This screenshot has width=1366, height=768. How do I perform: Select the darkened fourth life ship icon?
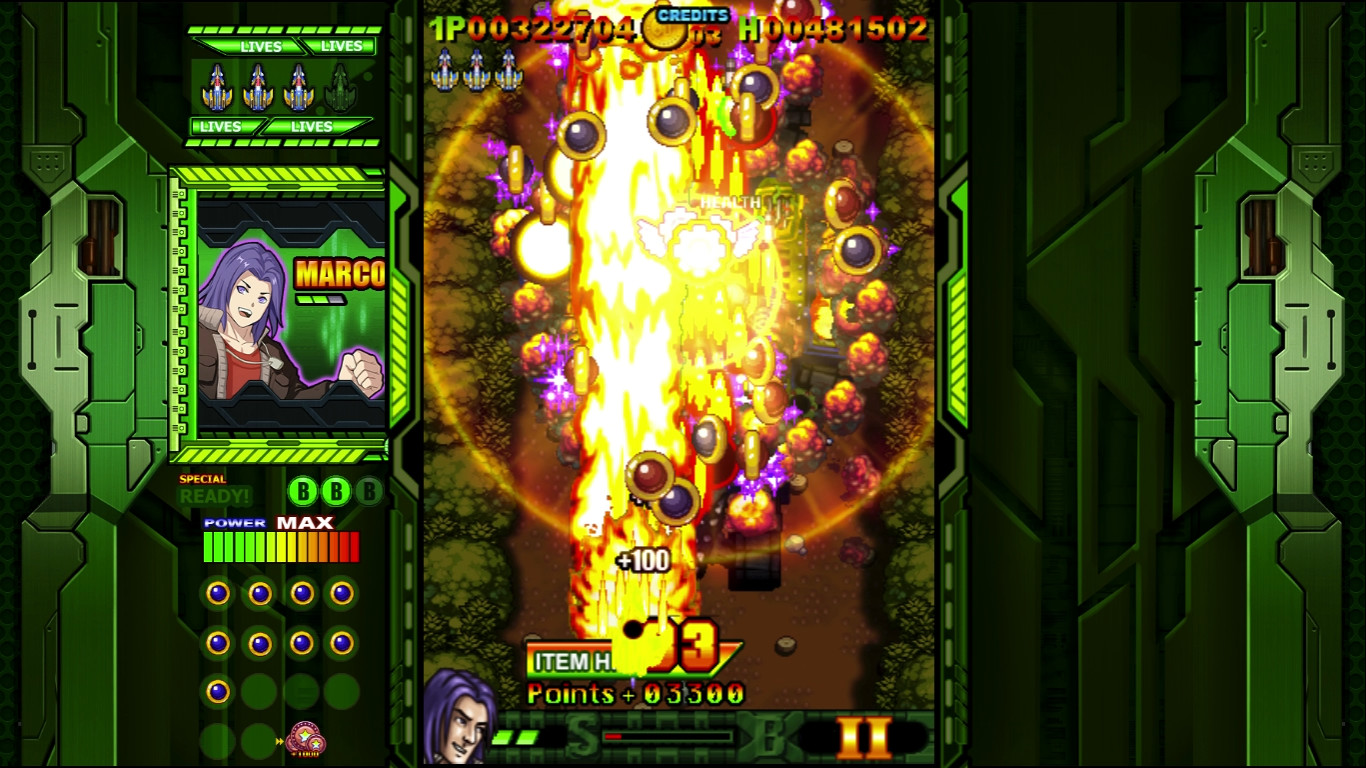pos(341,85)
